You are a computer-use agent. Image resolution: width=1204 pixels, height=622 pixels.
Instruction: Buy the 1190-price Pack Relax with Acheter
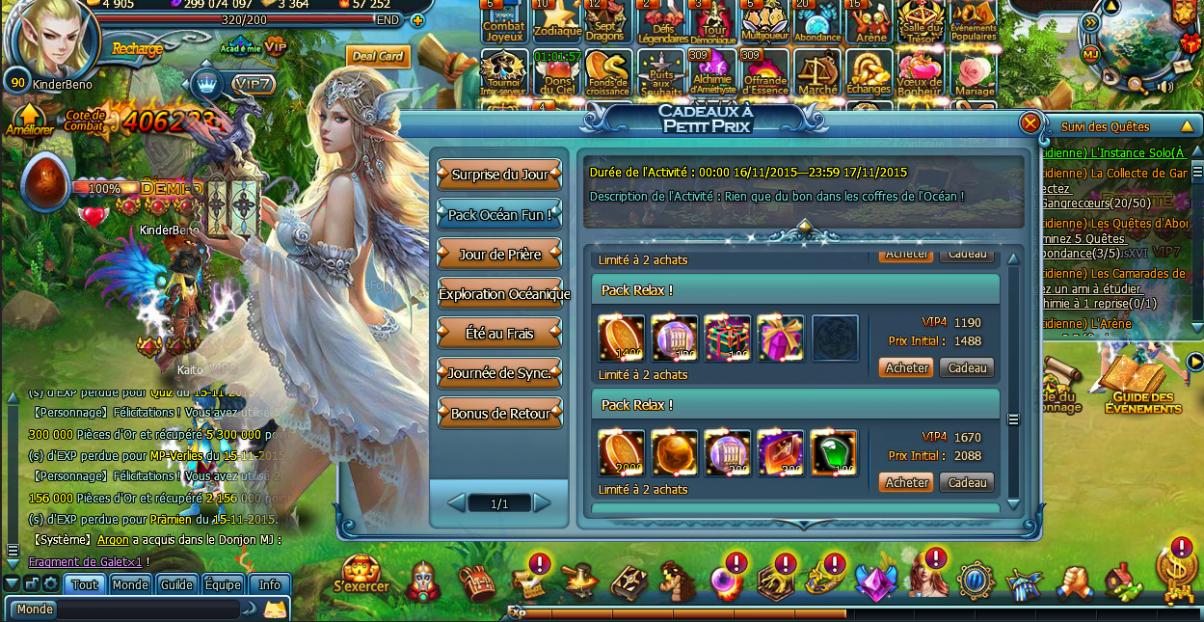pyautogui.click(x=906, y=368)
